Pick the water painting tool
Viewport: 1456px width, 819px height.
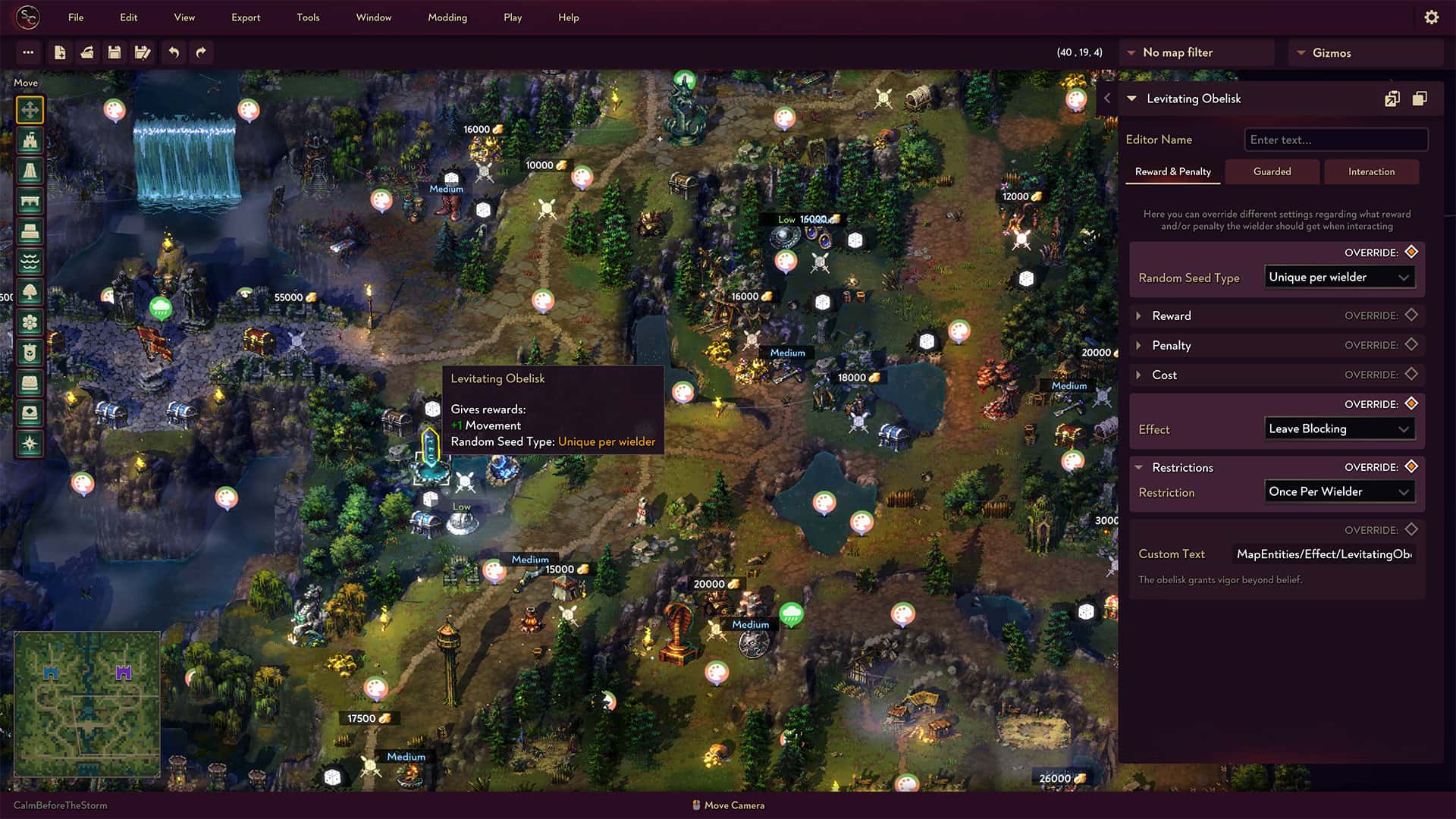pyautogui.click(x=29, y=263)
